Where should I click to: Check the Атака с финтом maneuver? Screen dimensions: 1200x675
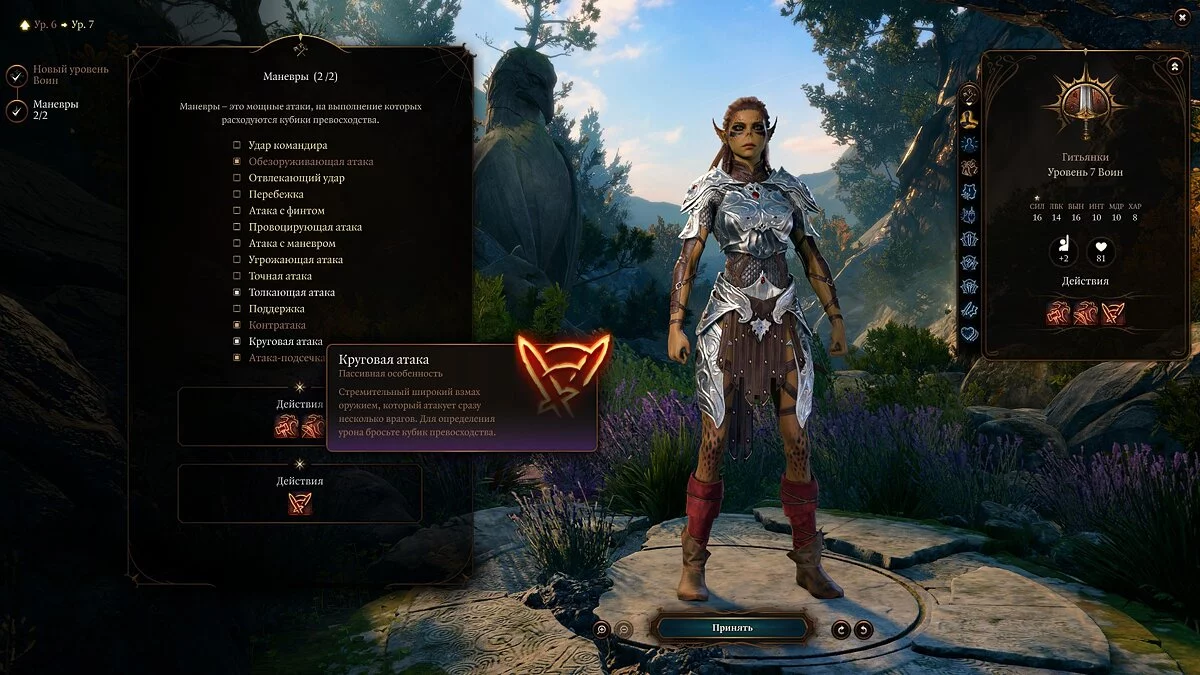click(237, 211)
